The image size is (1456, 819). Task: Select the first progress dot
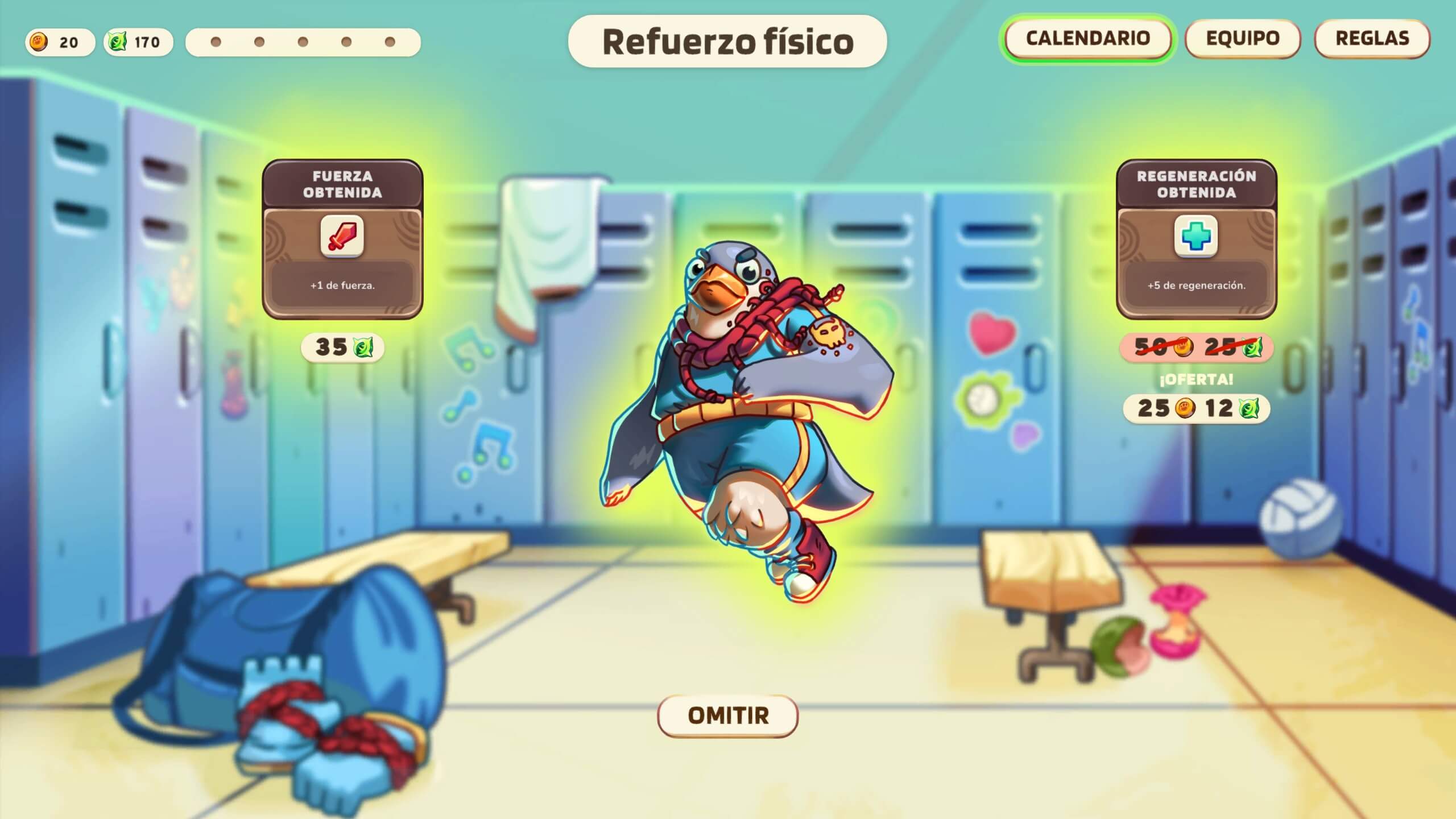point(216,42)
